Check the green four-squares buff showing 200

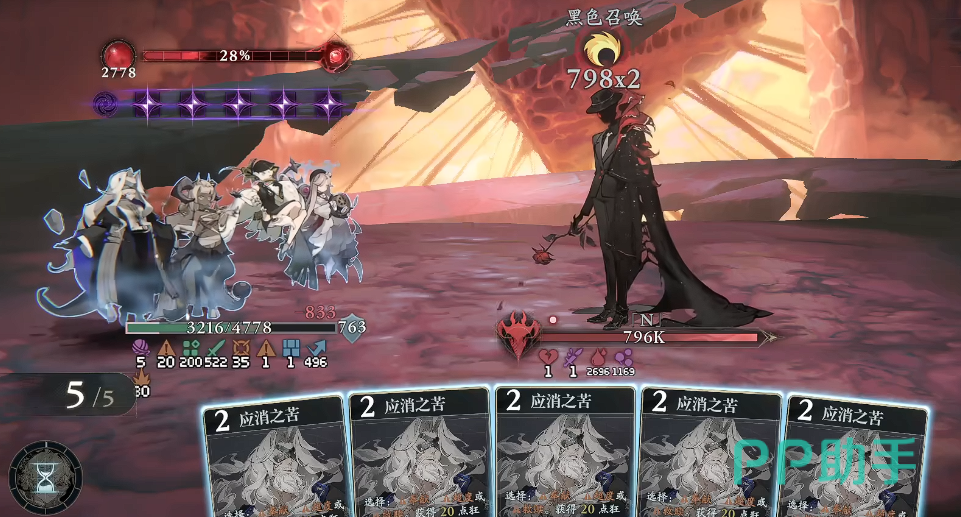click(x=189, y=347)
